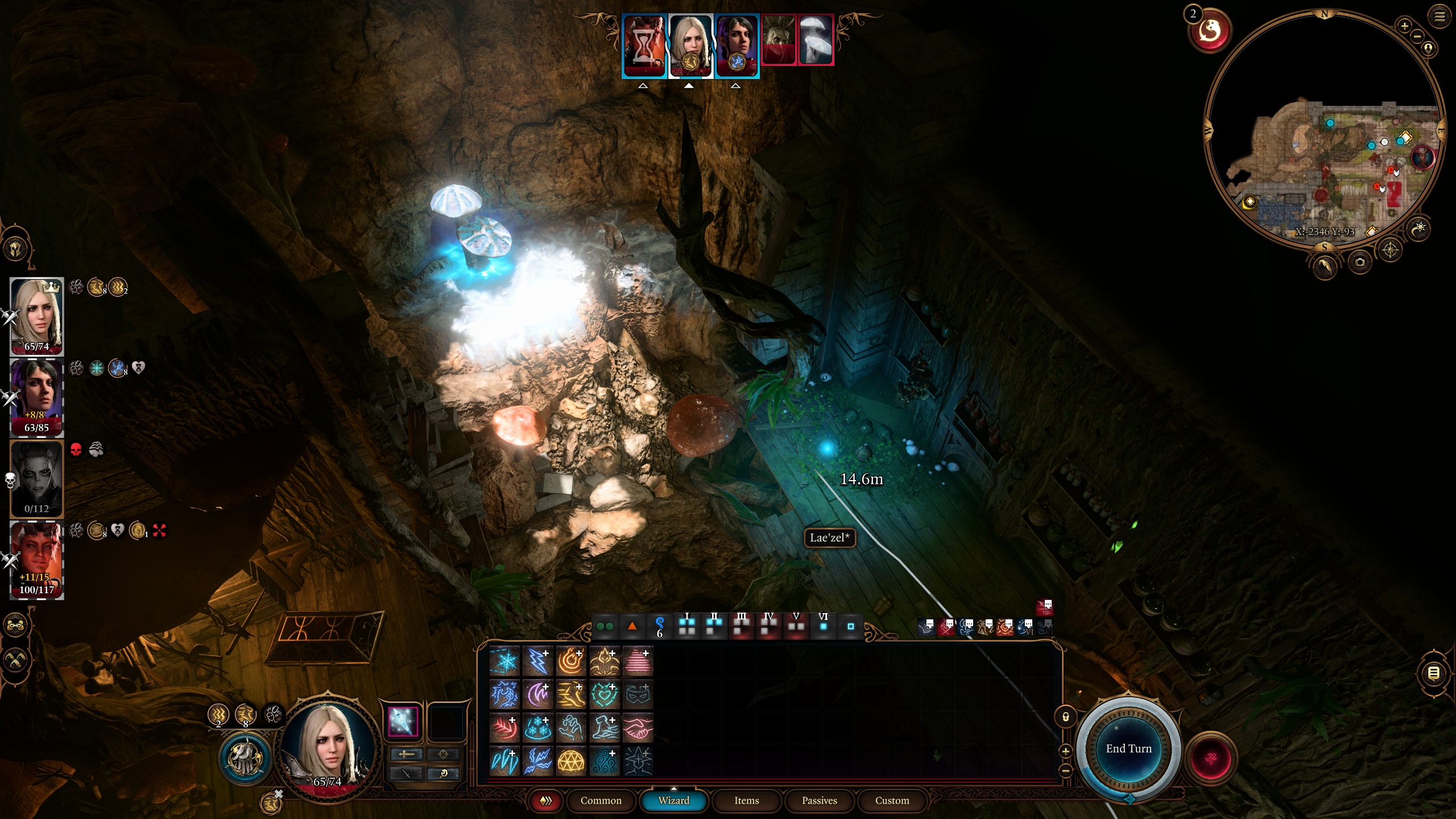
Task: Cast the orange fire swirl spell
Action: click(570, 661)
